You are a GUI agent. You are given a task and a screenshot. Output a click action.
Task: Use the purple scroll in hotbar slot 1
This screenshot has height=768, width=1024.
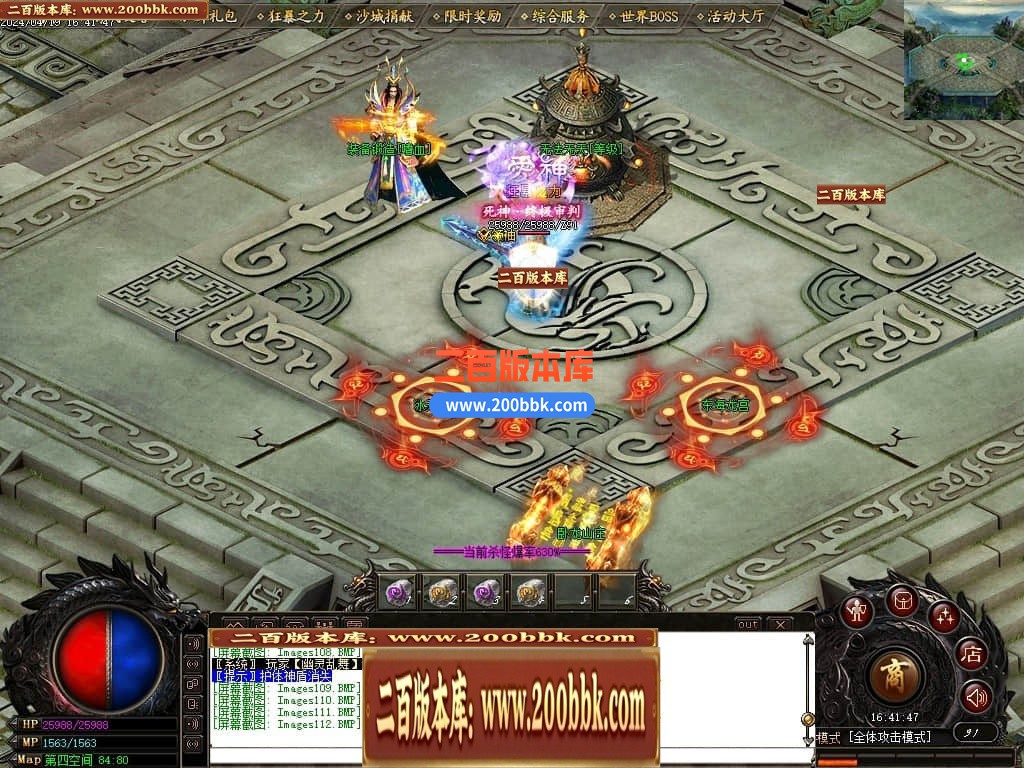point(398,592)
